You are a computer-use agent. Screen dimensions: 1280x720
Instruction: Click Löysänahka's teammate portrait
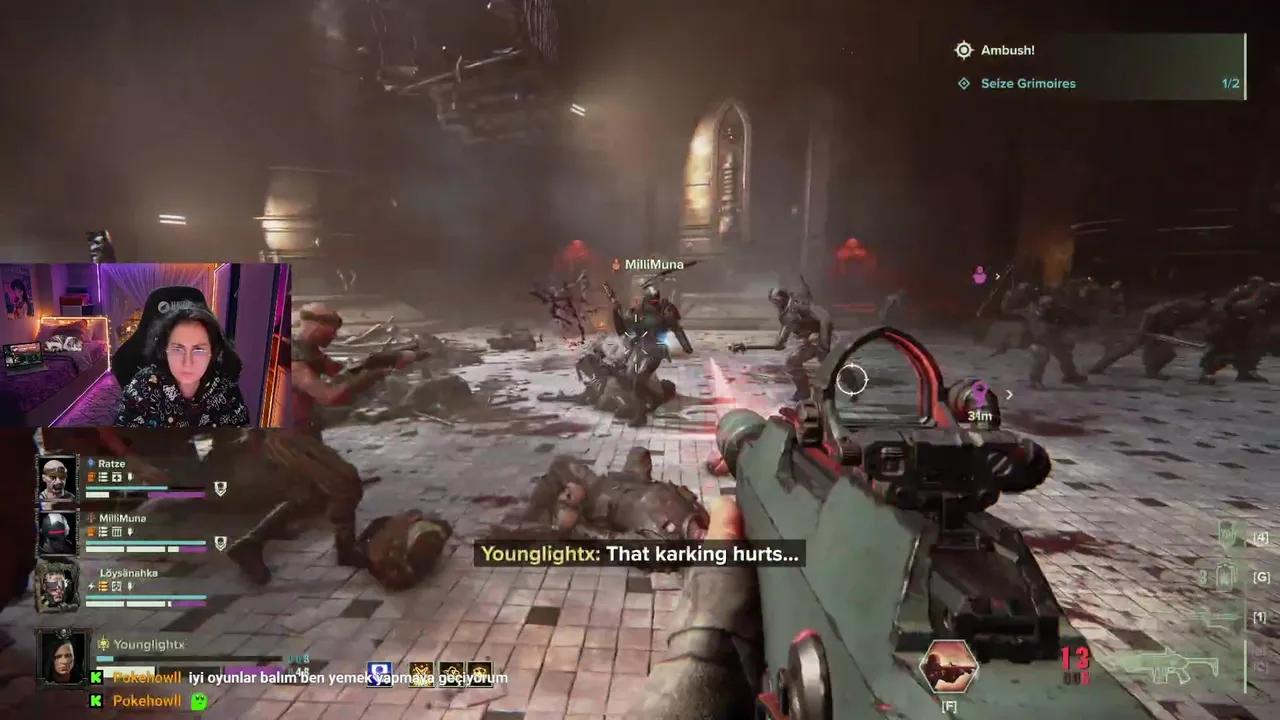[57, 587]
